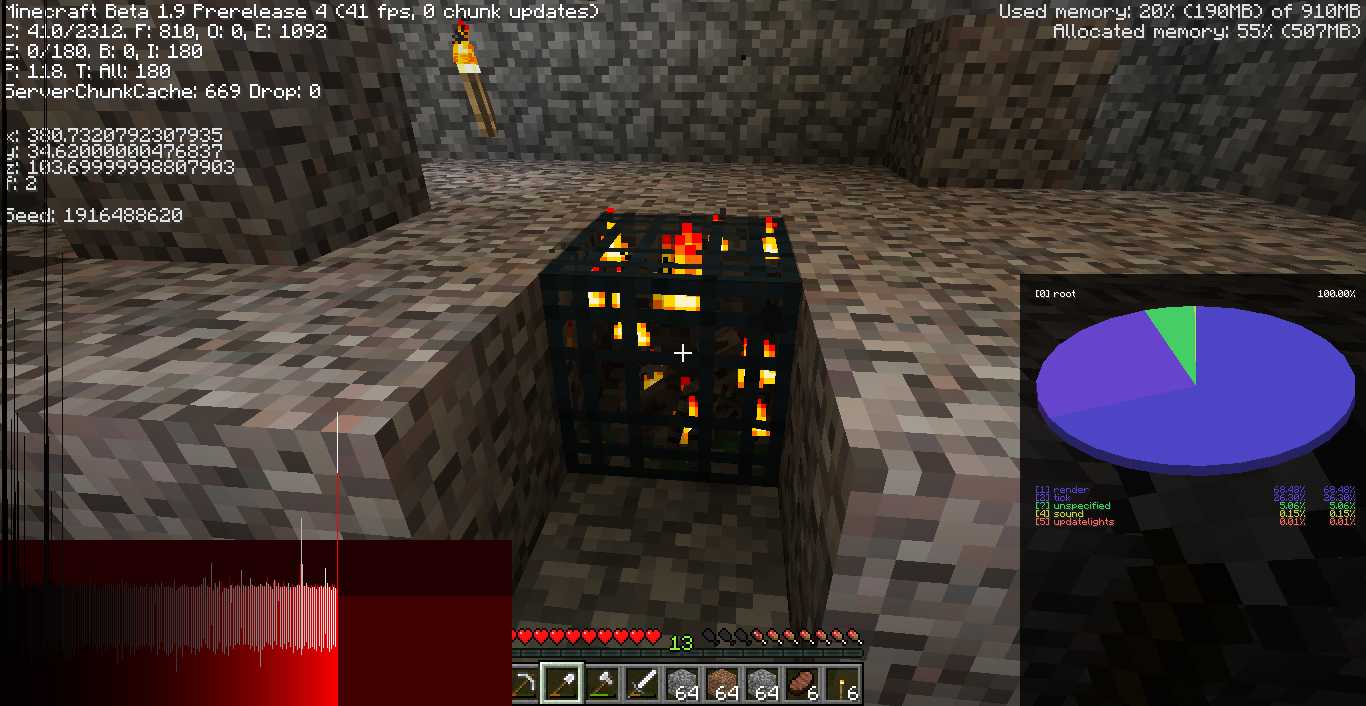Choose the iron axe in the hotbar
Screen dimensions: 1366x706
tap(602, 684)
